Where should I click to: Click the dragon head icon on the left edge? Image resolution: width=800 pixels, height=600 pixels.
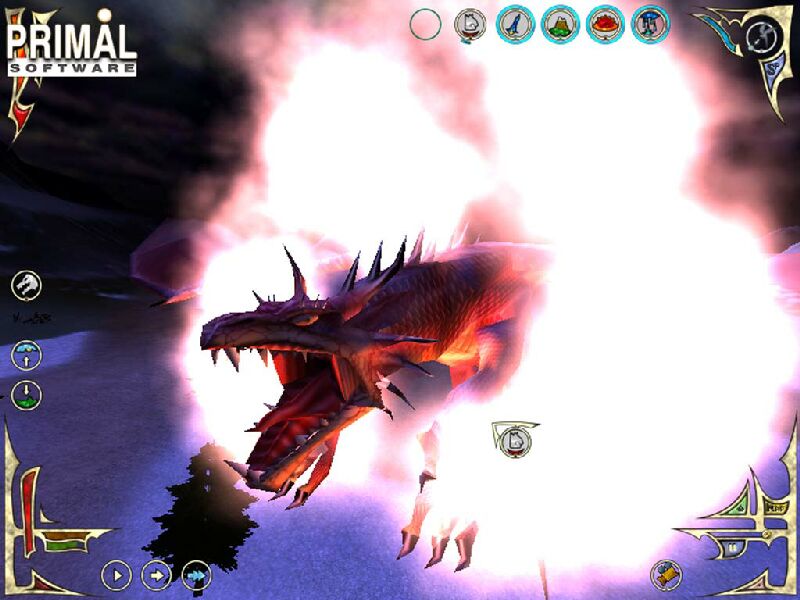pos(27,286)
